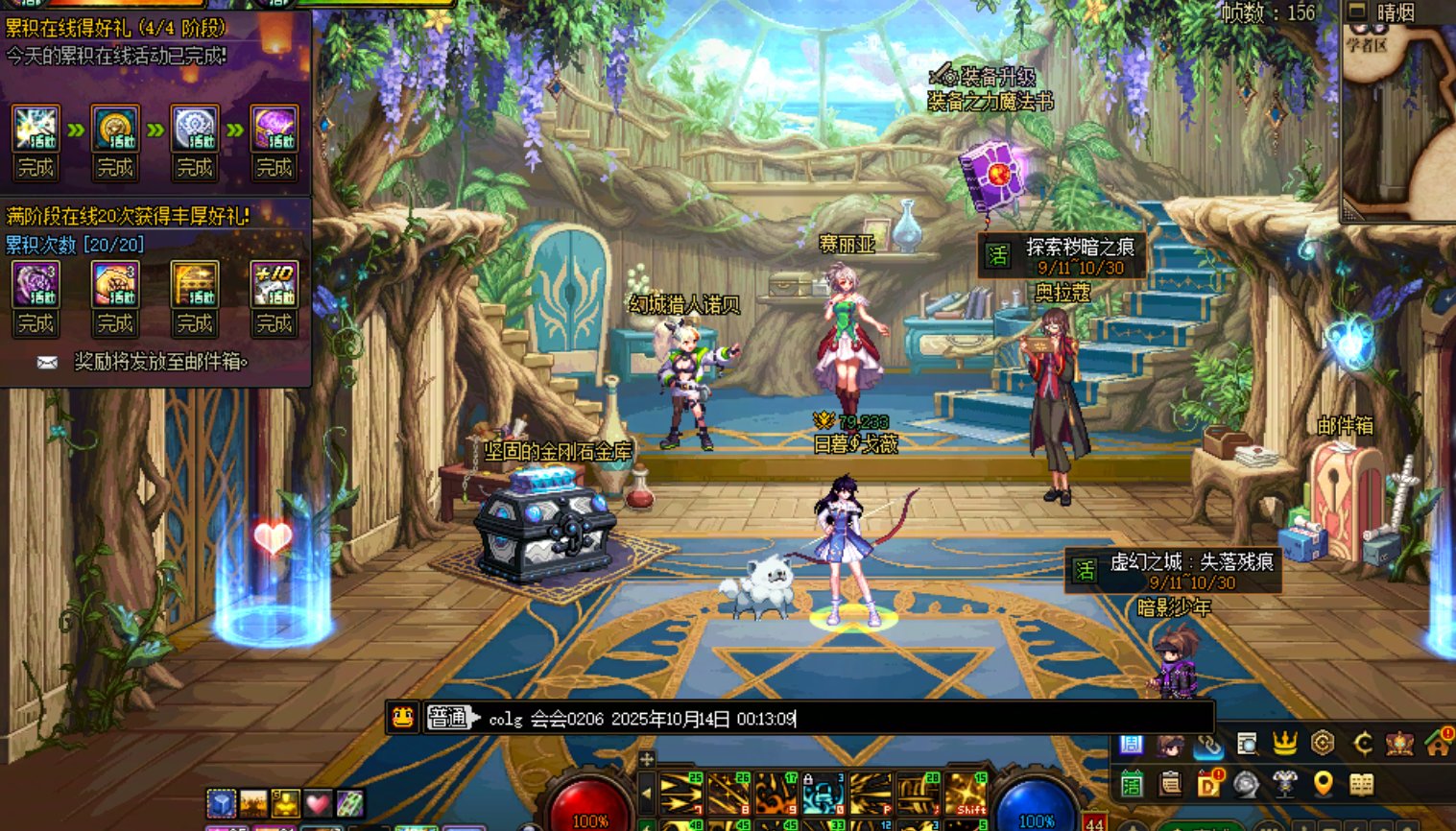Viewport: 1456px width, 831px height.
Task: Open the house icon with red alert
Action: point(1438,744)
